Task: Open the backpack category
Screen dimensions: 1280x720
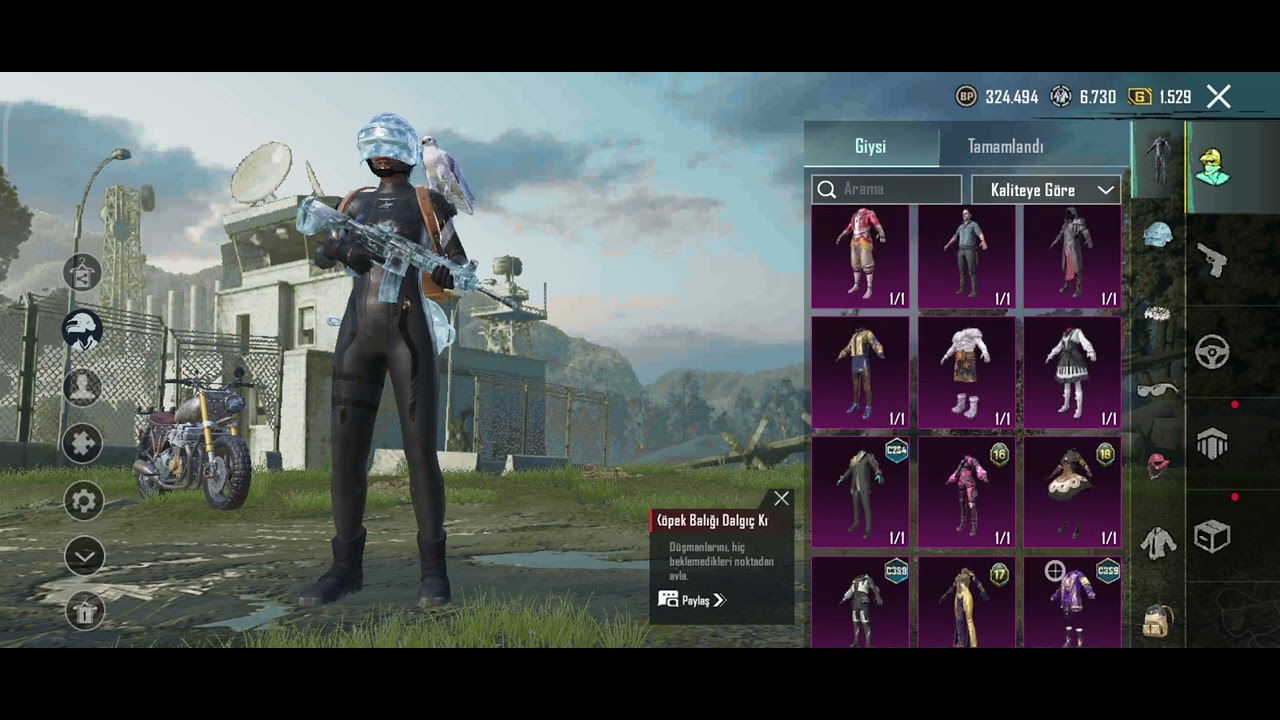Action: 1158,620
